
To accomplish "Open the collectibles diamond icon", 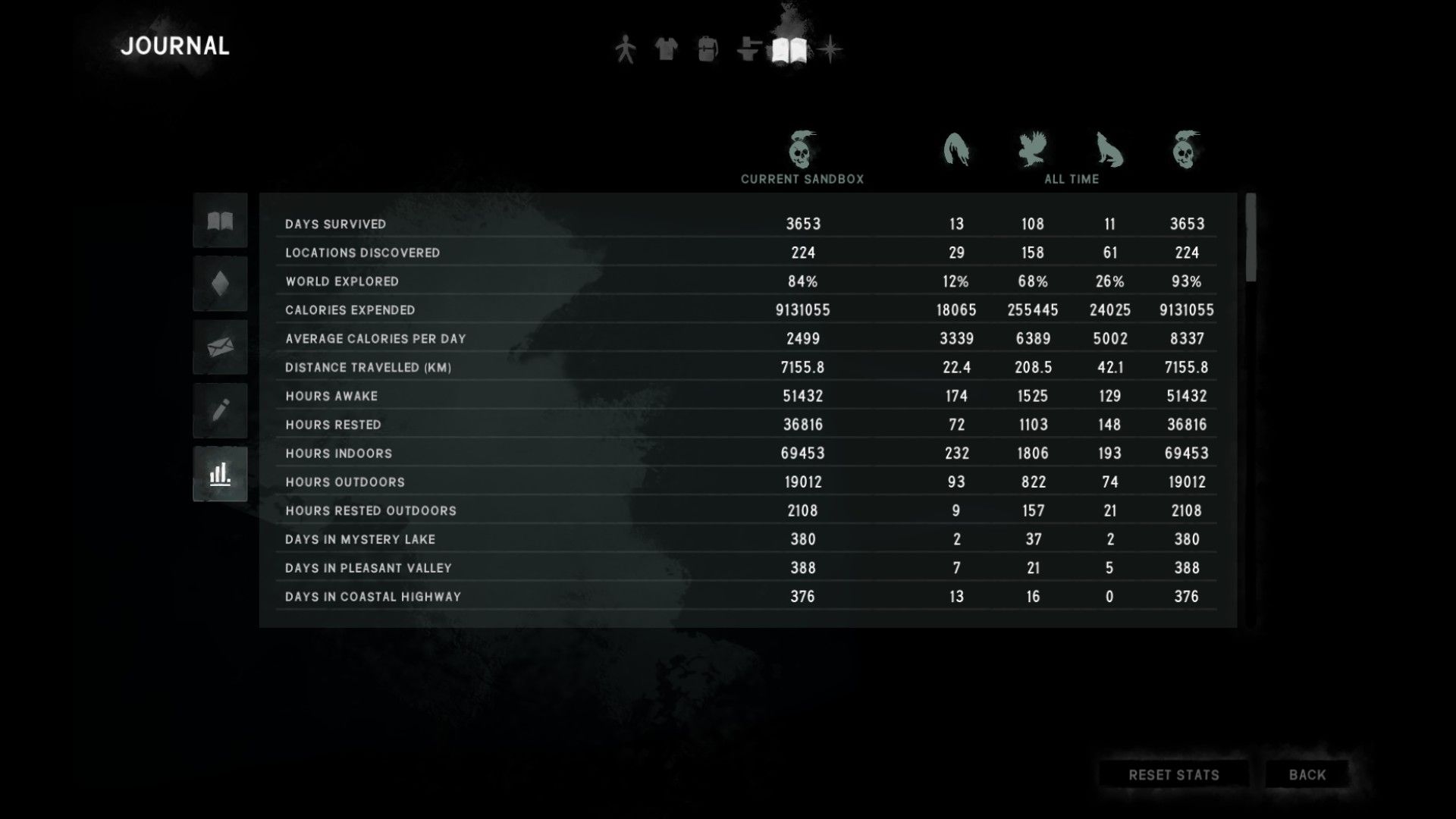I will pyautogui.click(x=219, y=284).
